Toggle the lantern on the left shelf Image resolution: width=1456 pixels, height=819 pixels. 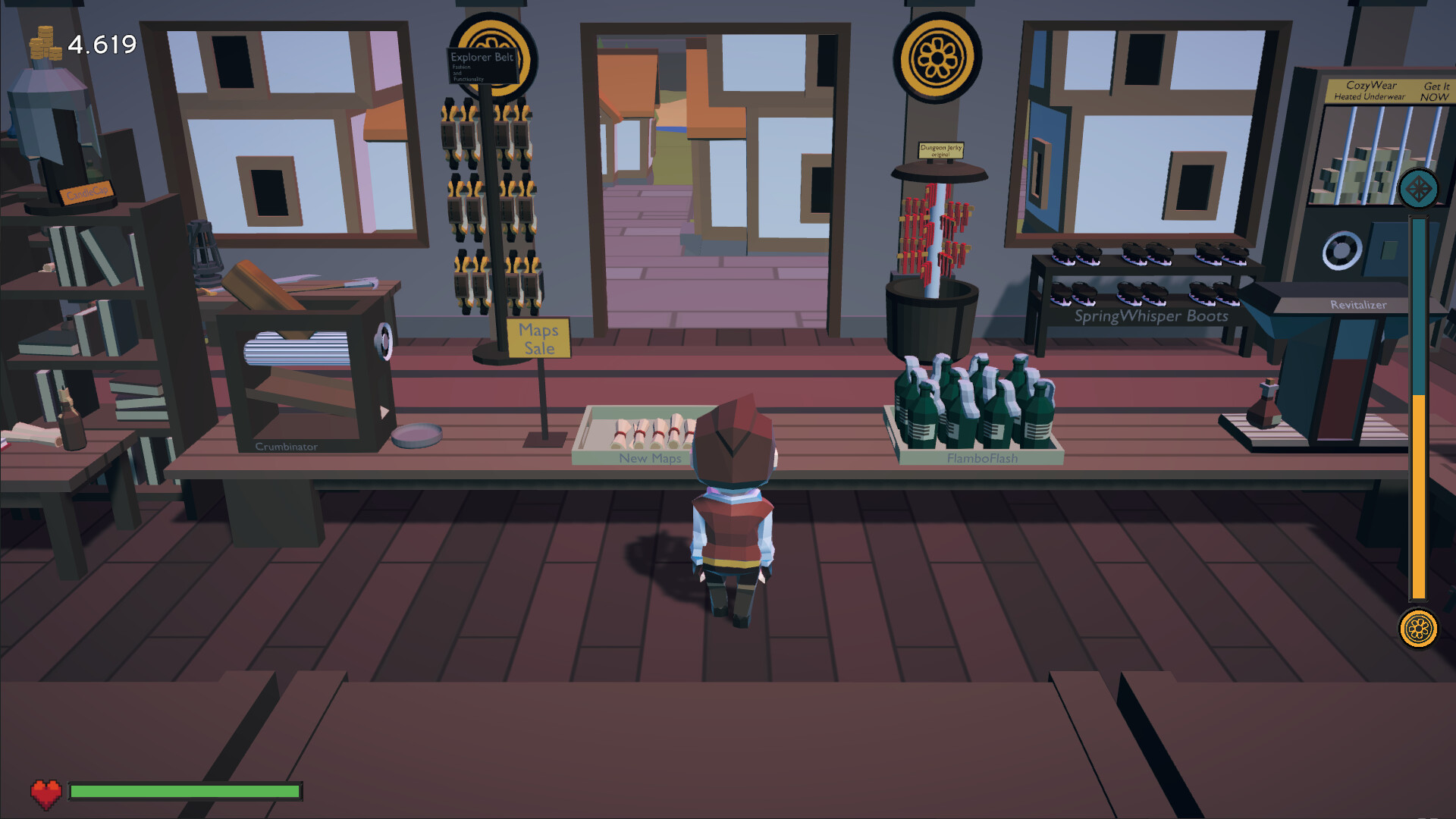(x=205, y=250)
